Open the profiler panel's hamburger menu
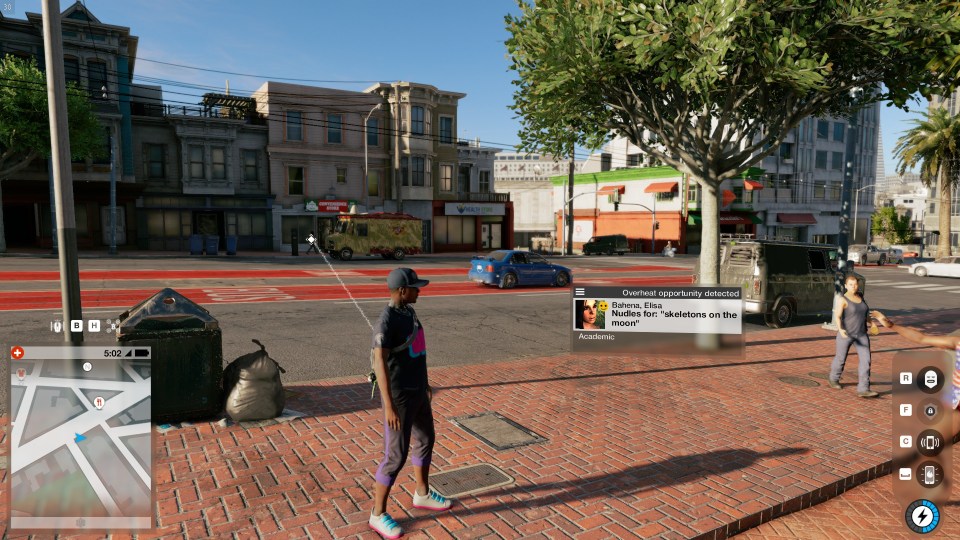 [580, 292]
